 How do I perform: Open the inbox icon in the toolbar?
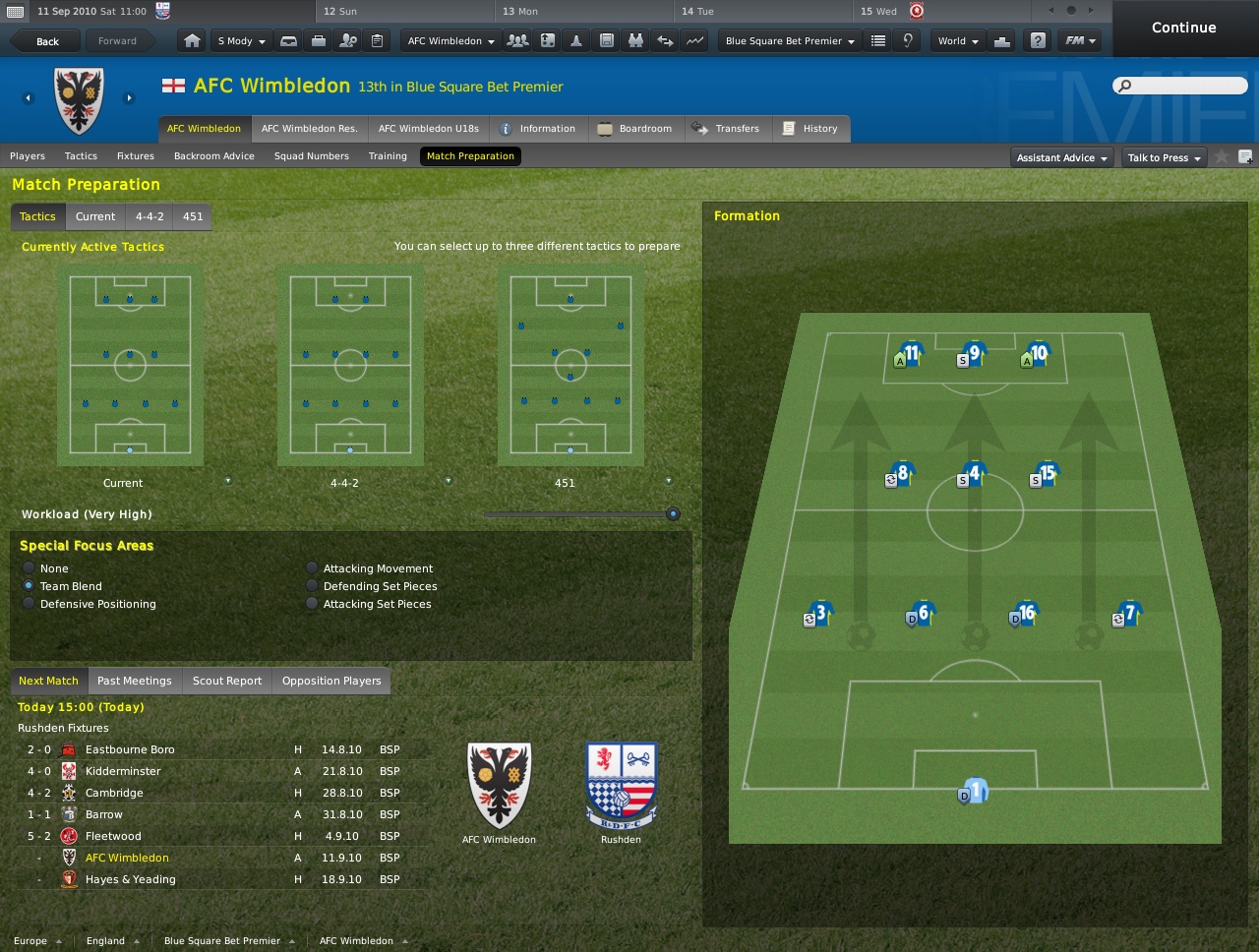(x=288, y=40)
